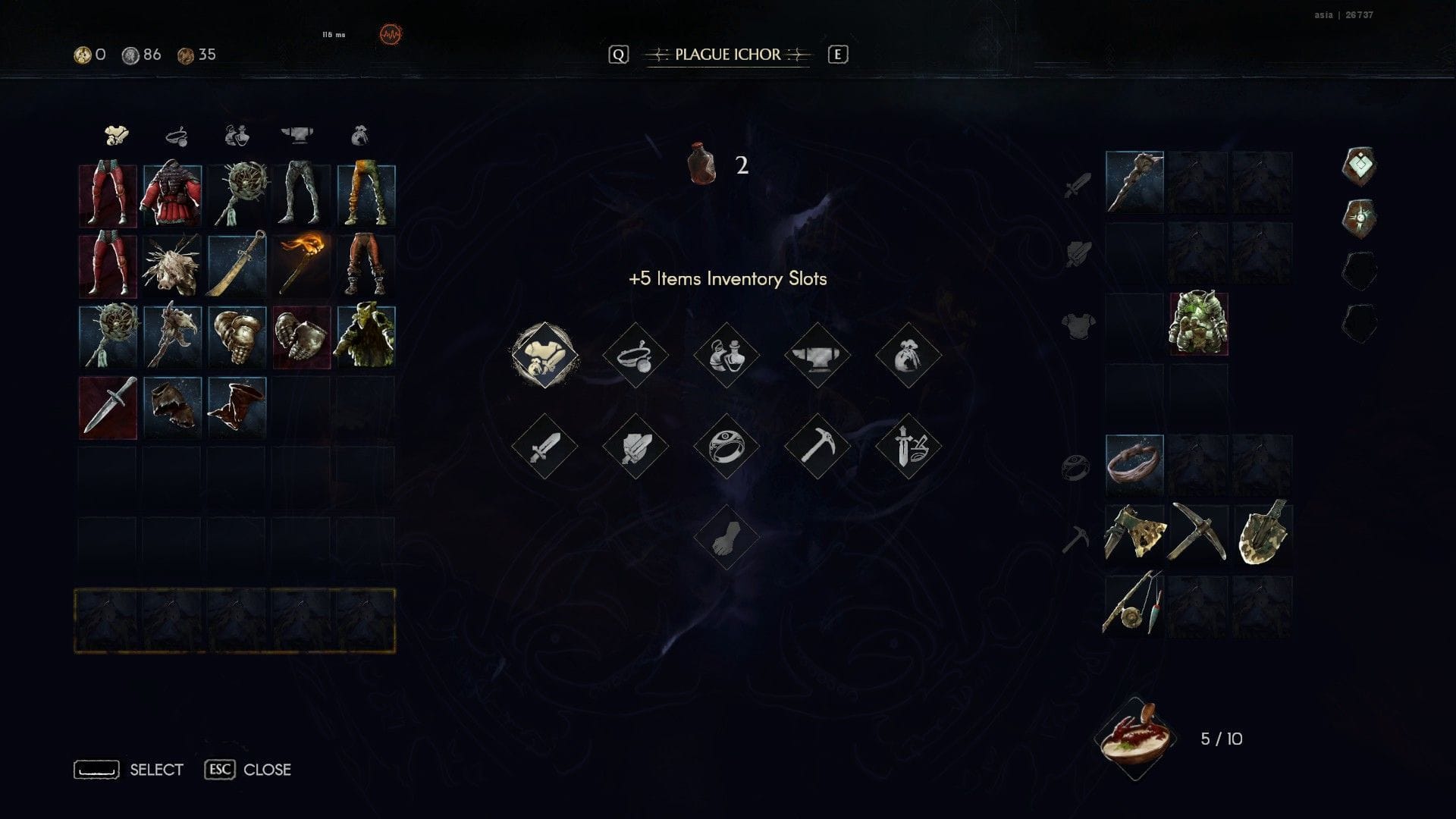Switch to the anvil tab above inventory grid
Image resolution: width=1456 pixels, height=819 pixels.
[x=297, y=136]
